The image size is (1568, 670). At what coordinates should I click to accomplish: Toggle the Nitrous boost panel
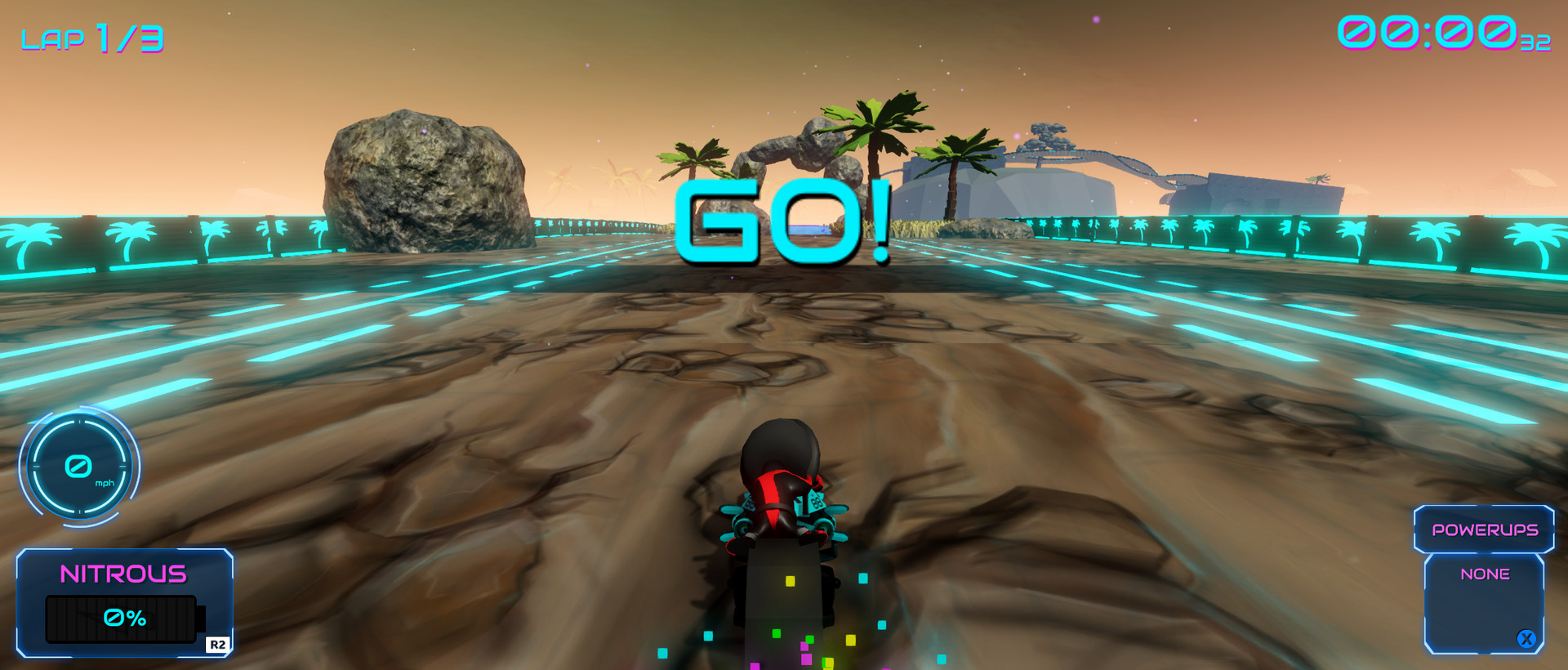124,602
